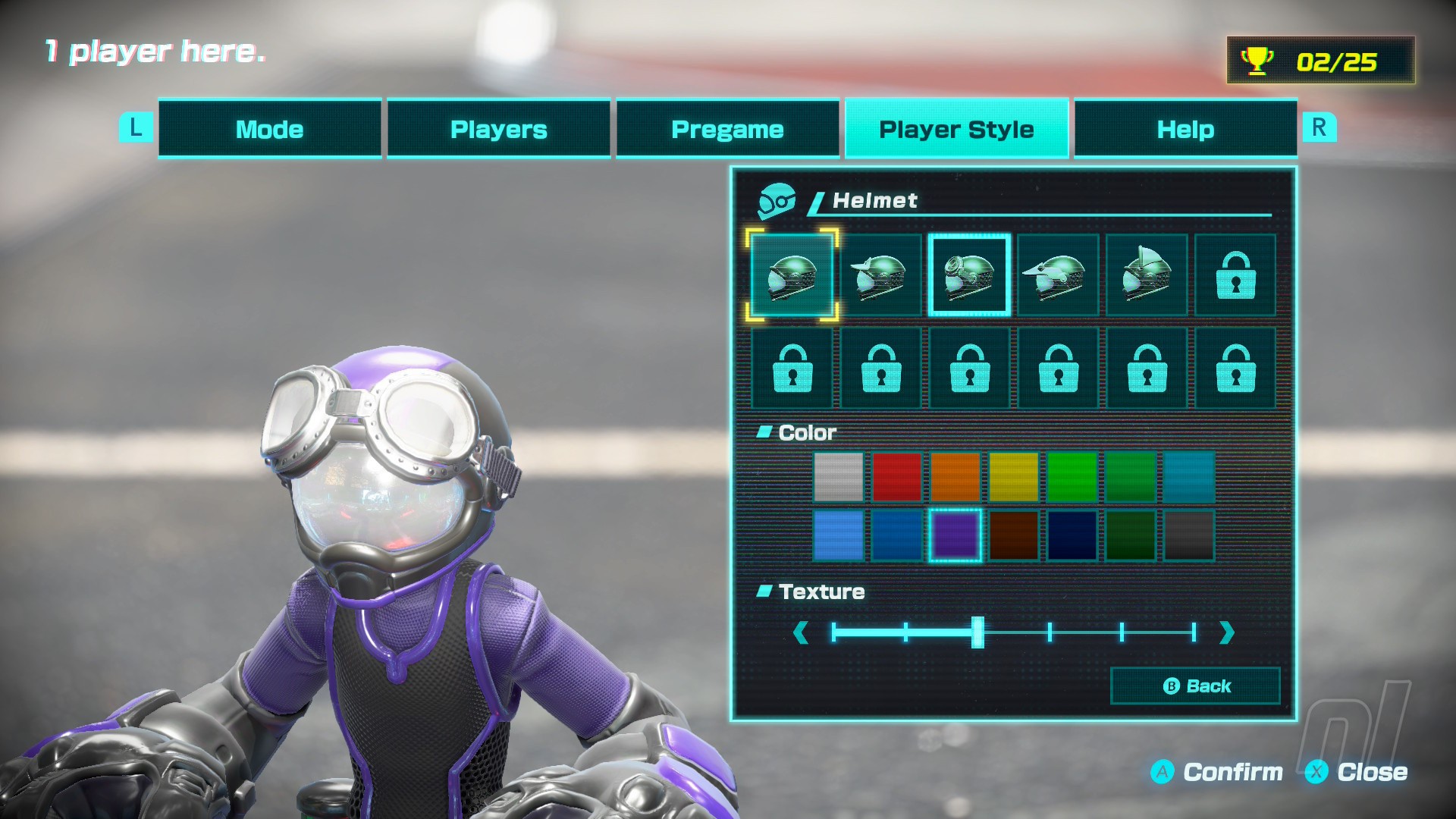Click the texture slider's left arrow

point(800,632)
